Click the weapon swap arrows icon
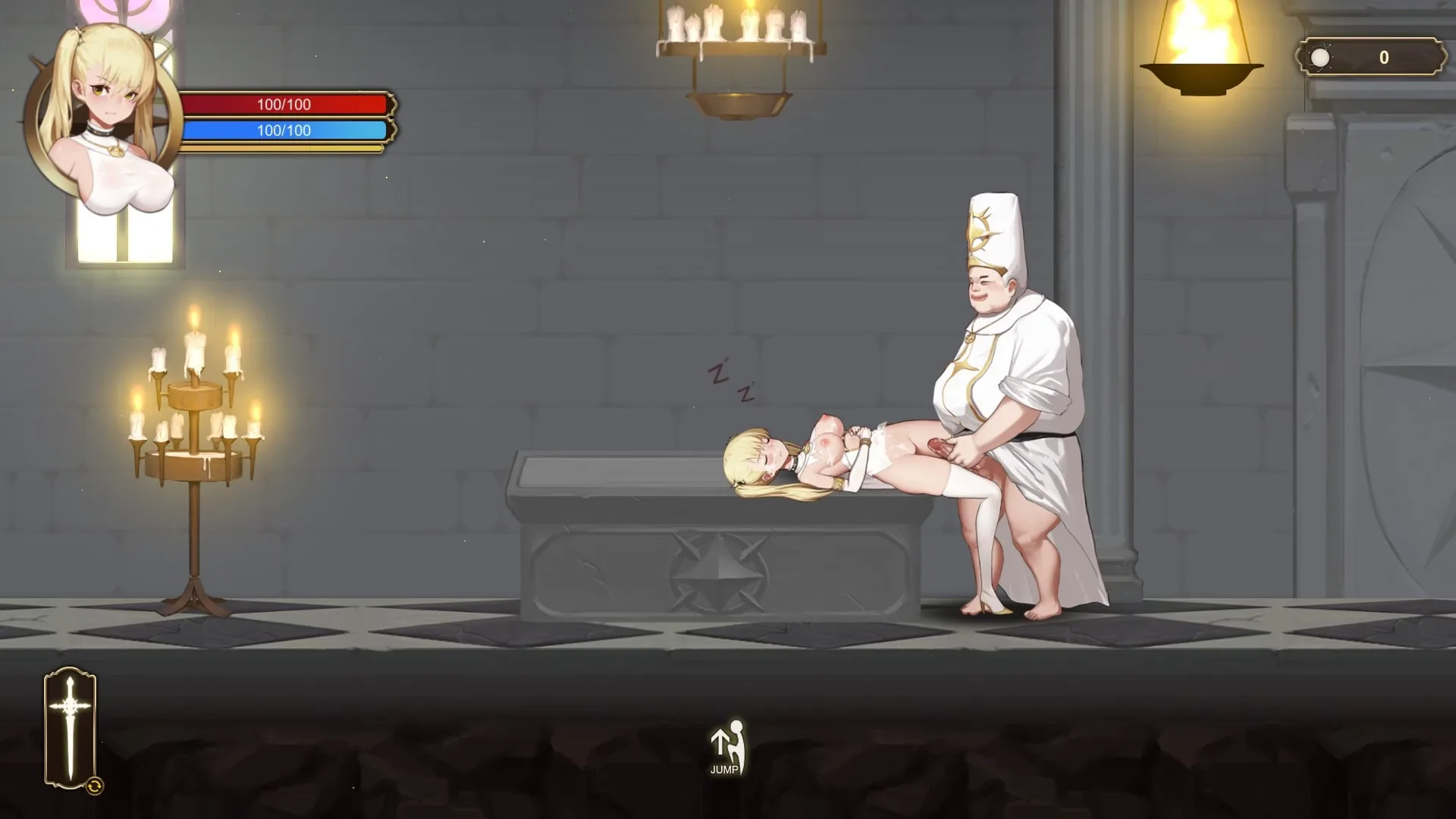Screen dimensions: 1456x819 coord(95,786)
